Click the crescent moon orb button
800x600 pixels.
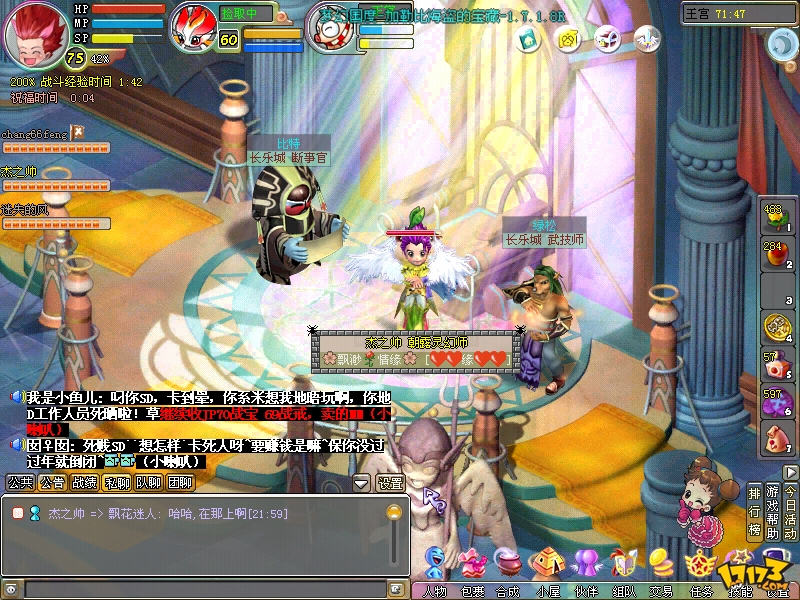click(x=781, y=44)
